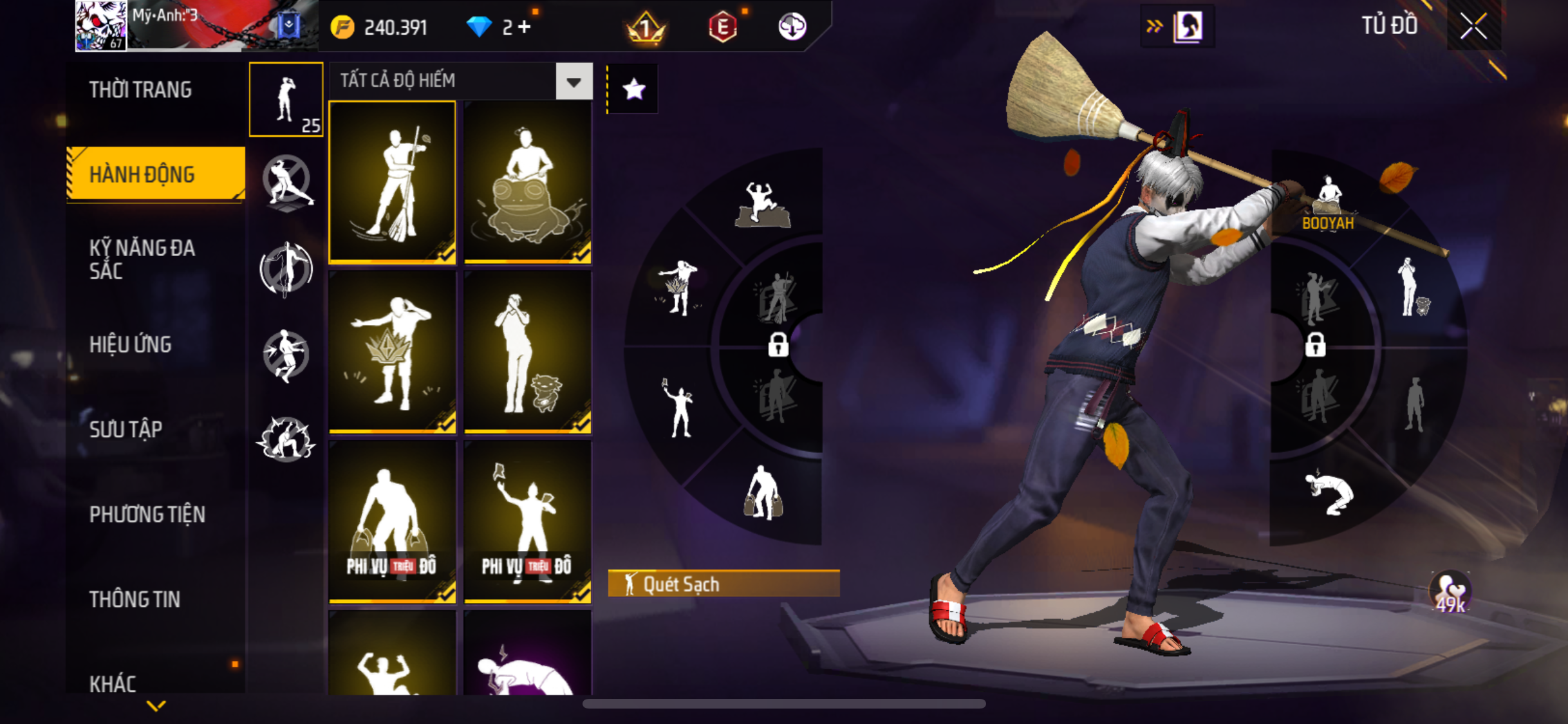Toggle the star favorites filter
1568x724 pixels.
633,89
